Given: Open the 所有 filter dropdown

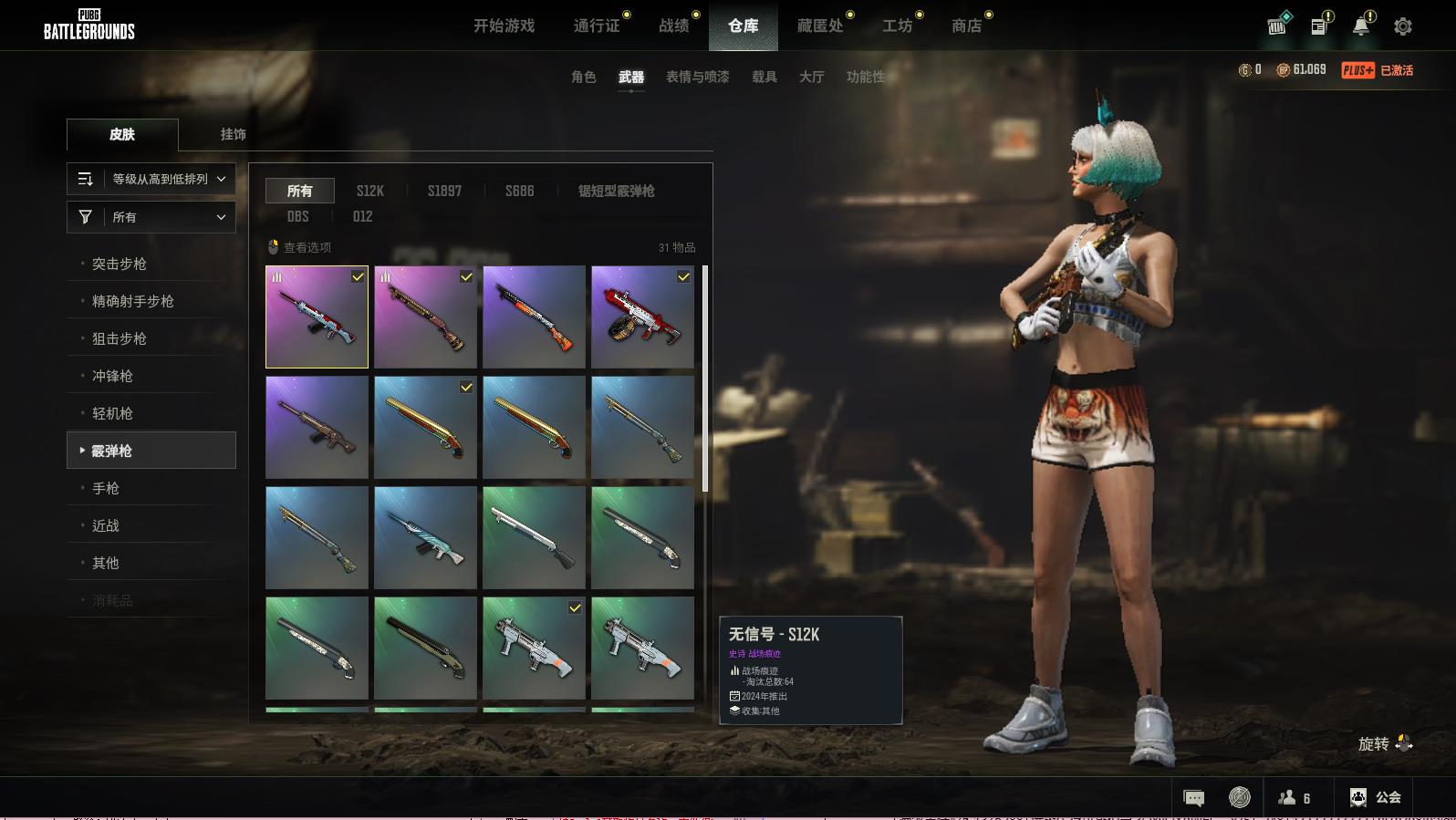Looking at the screenshot, I should coord(151,217).
